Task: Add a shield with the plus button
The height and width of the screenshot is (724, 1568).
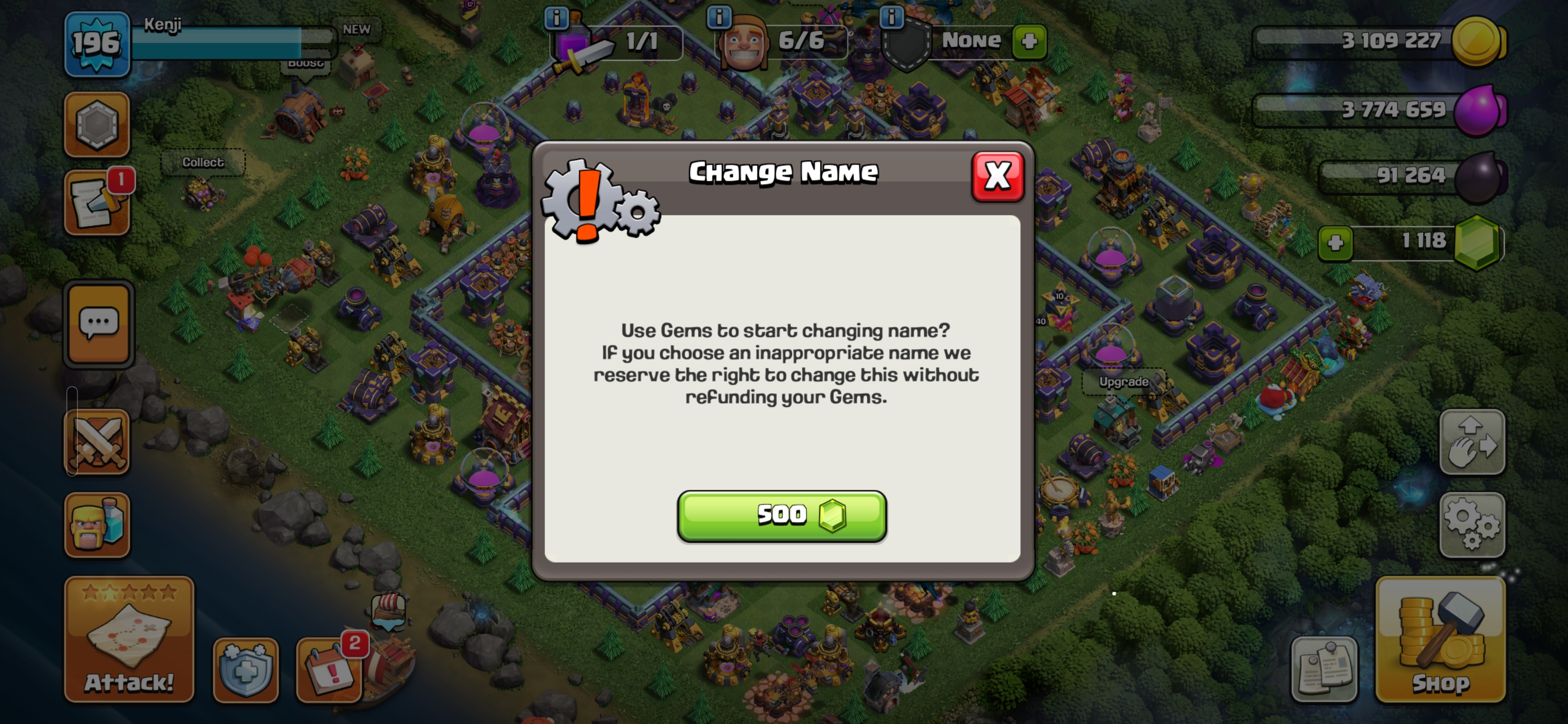Action: [x=1029, y=41]
